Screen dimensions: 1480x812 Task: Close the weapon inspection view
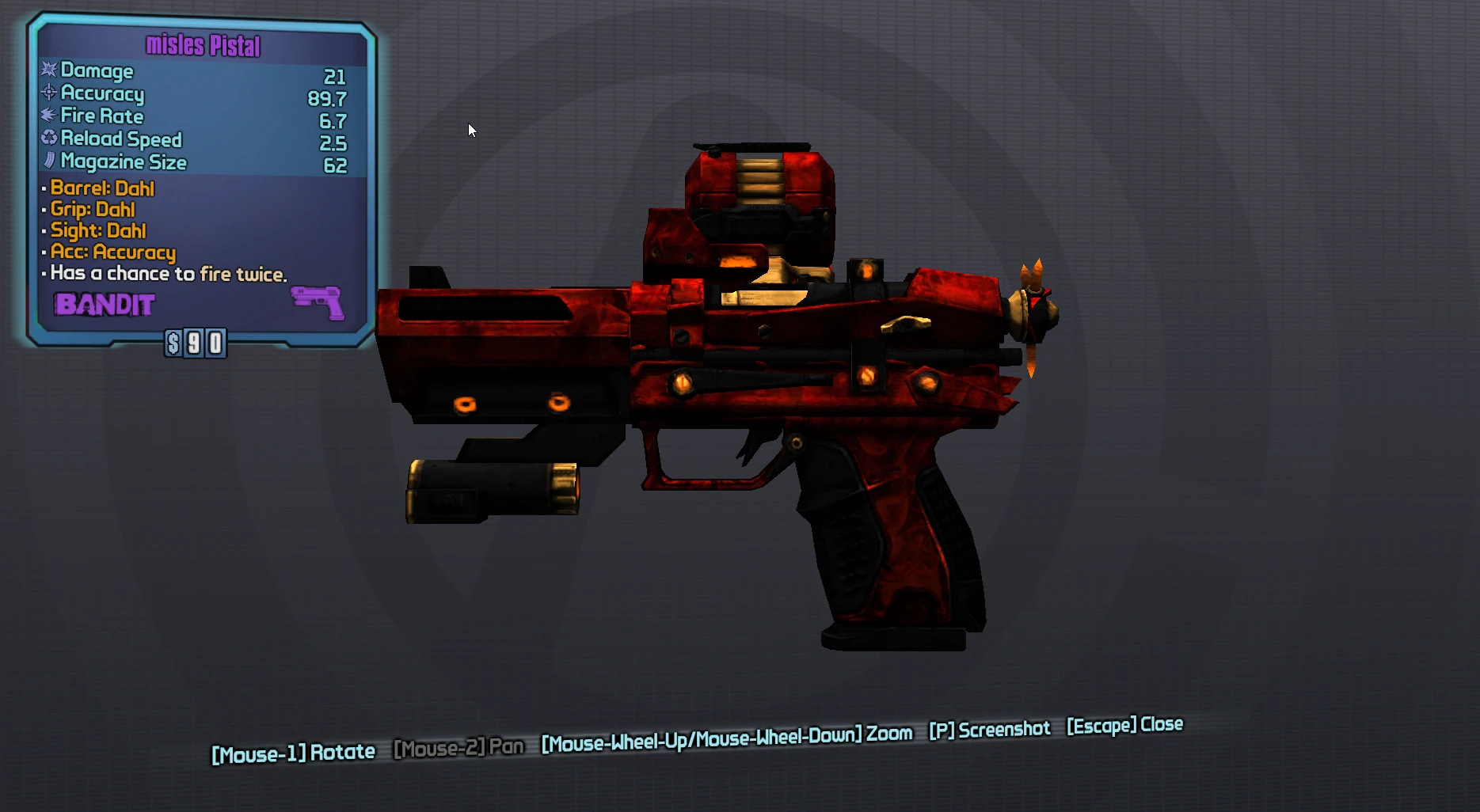tap(1124, 725)
